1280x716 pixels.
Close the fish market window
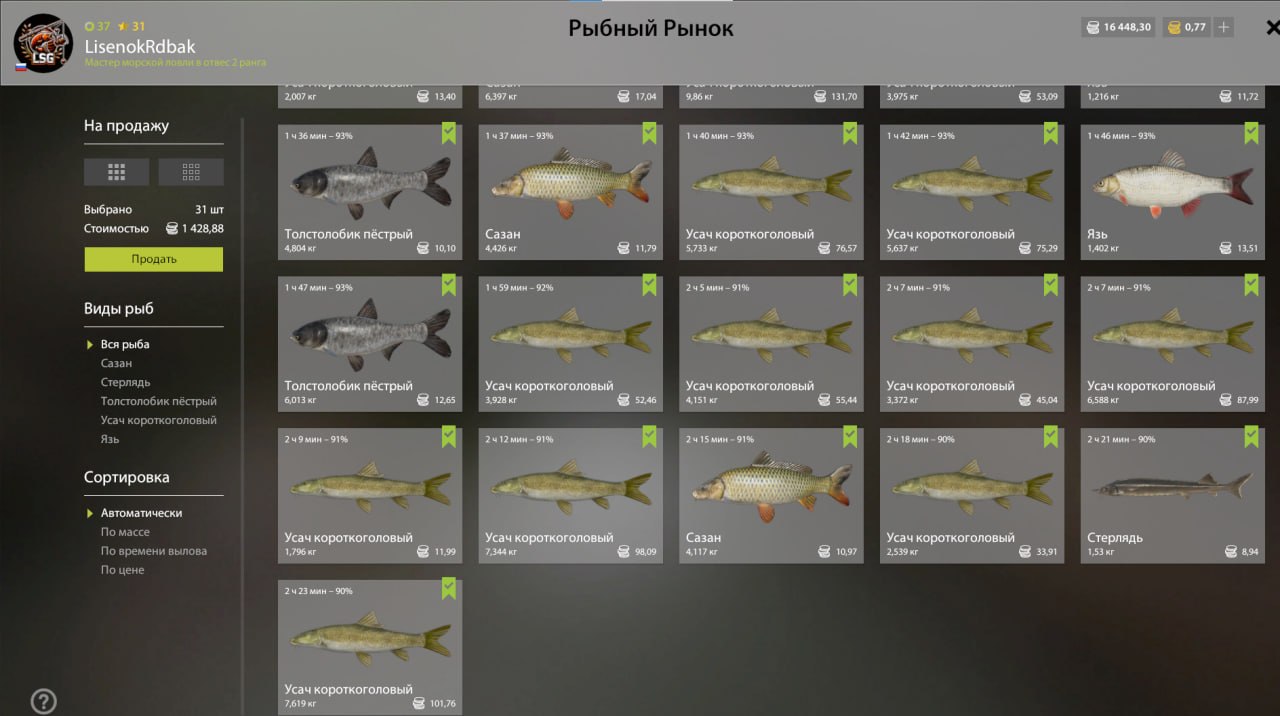pos(1271,28)
